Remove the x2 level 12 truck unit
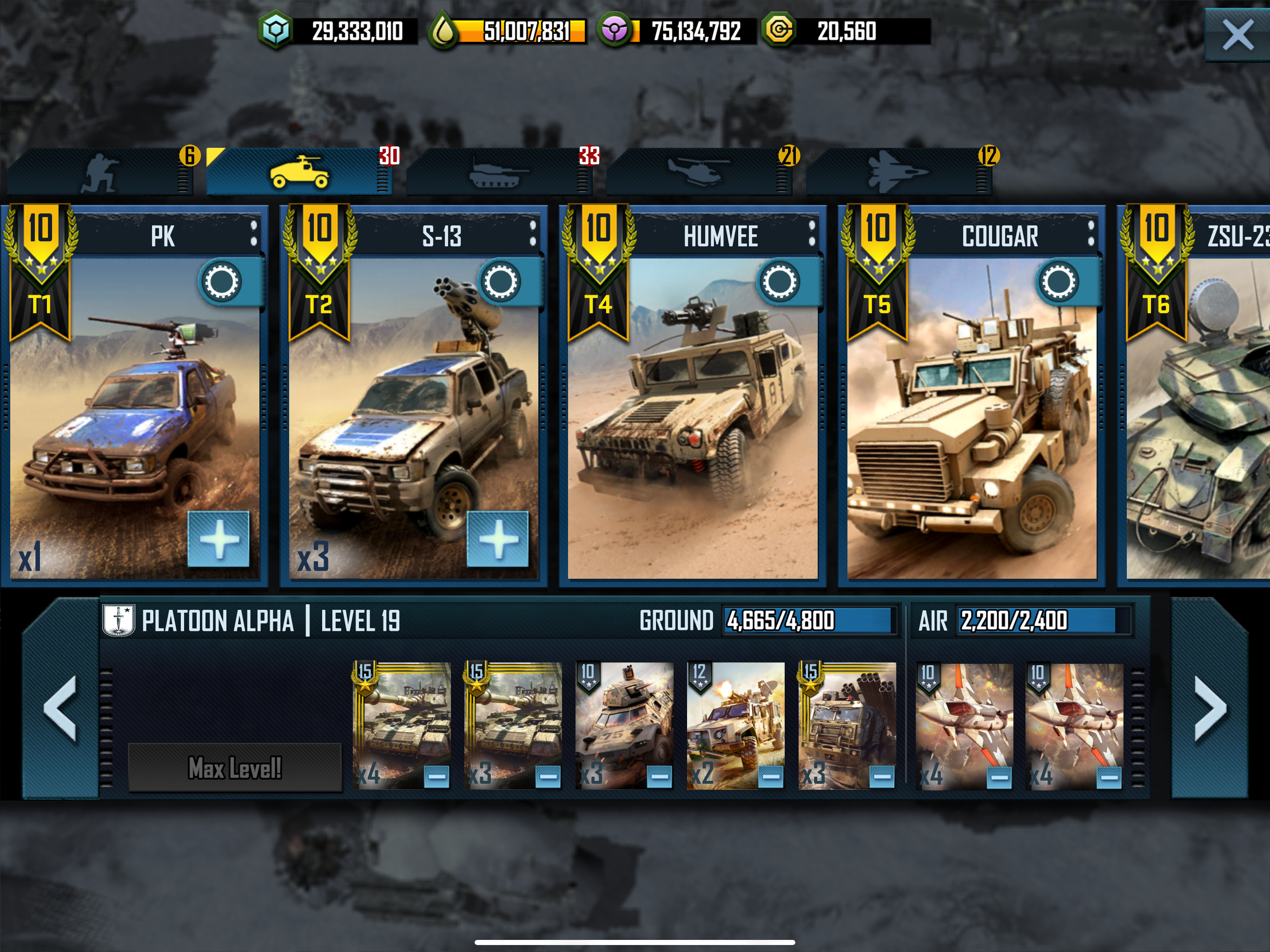Image resolution: width=1270 pixels, height=952 pixels. 771,777
